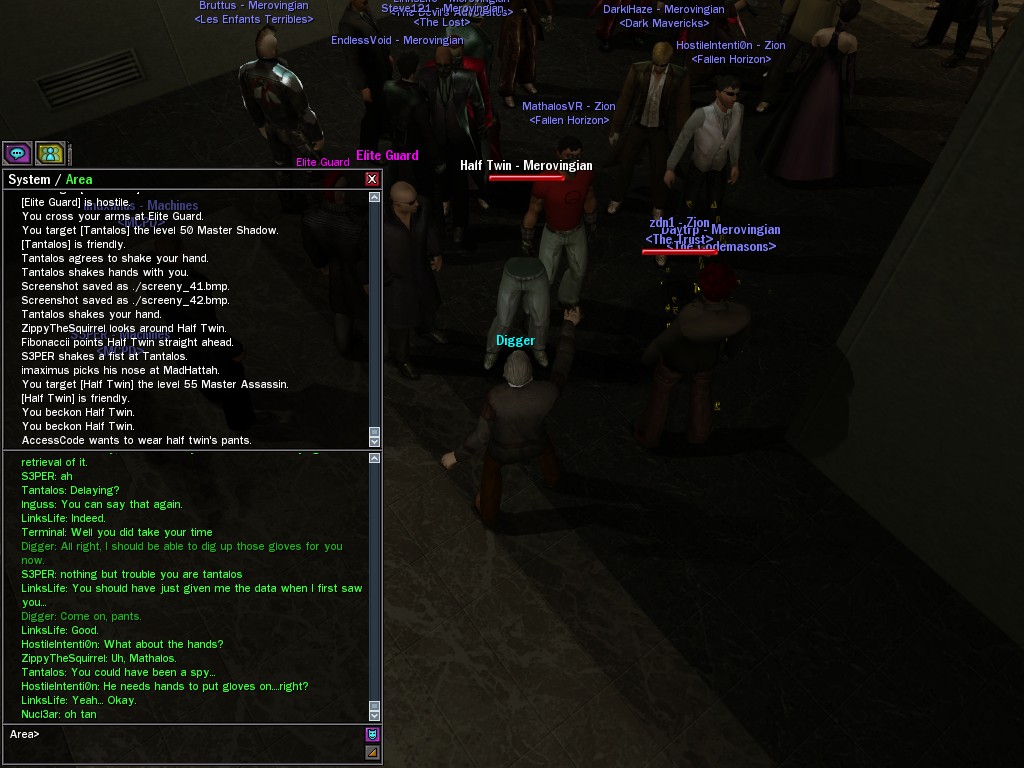
Task: Click the area chat's scroll-down arrow
Action: coord(375,714)
